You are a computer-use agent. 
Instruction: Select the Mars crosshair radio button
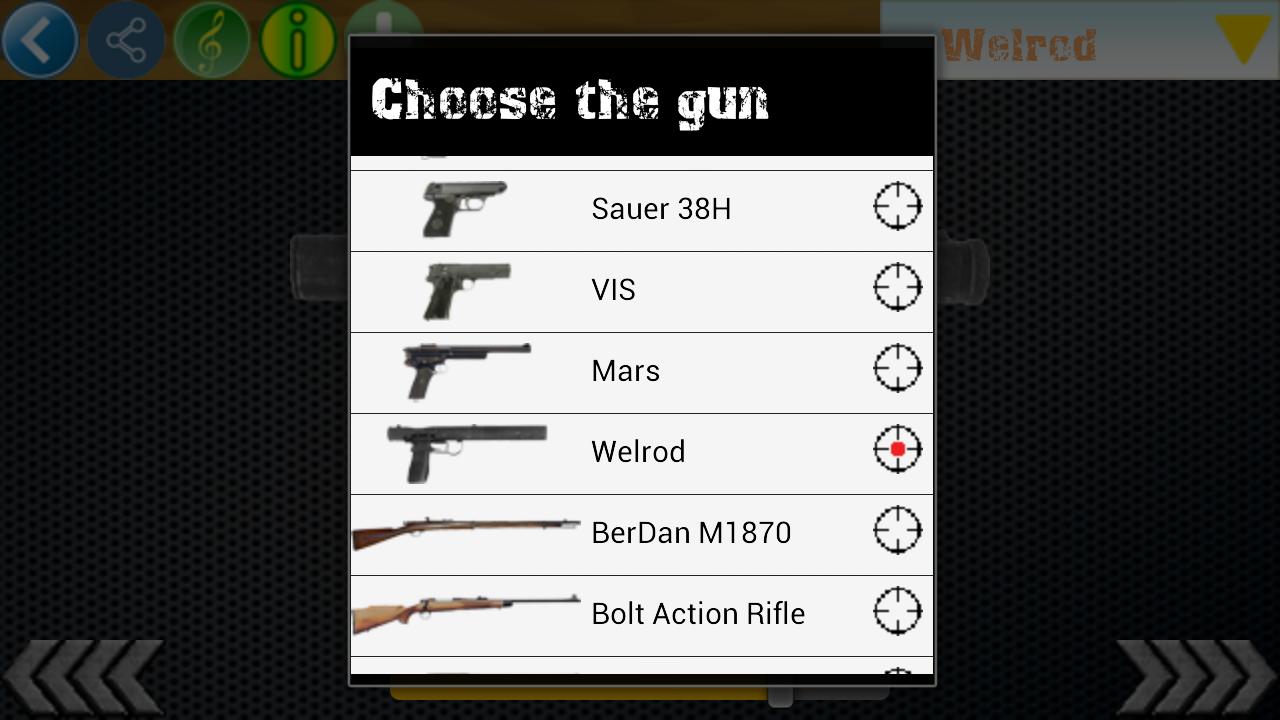coord(897,368)
